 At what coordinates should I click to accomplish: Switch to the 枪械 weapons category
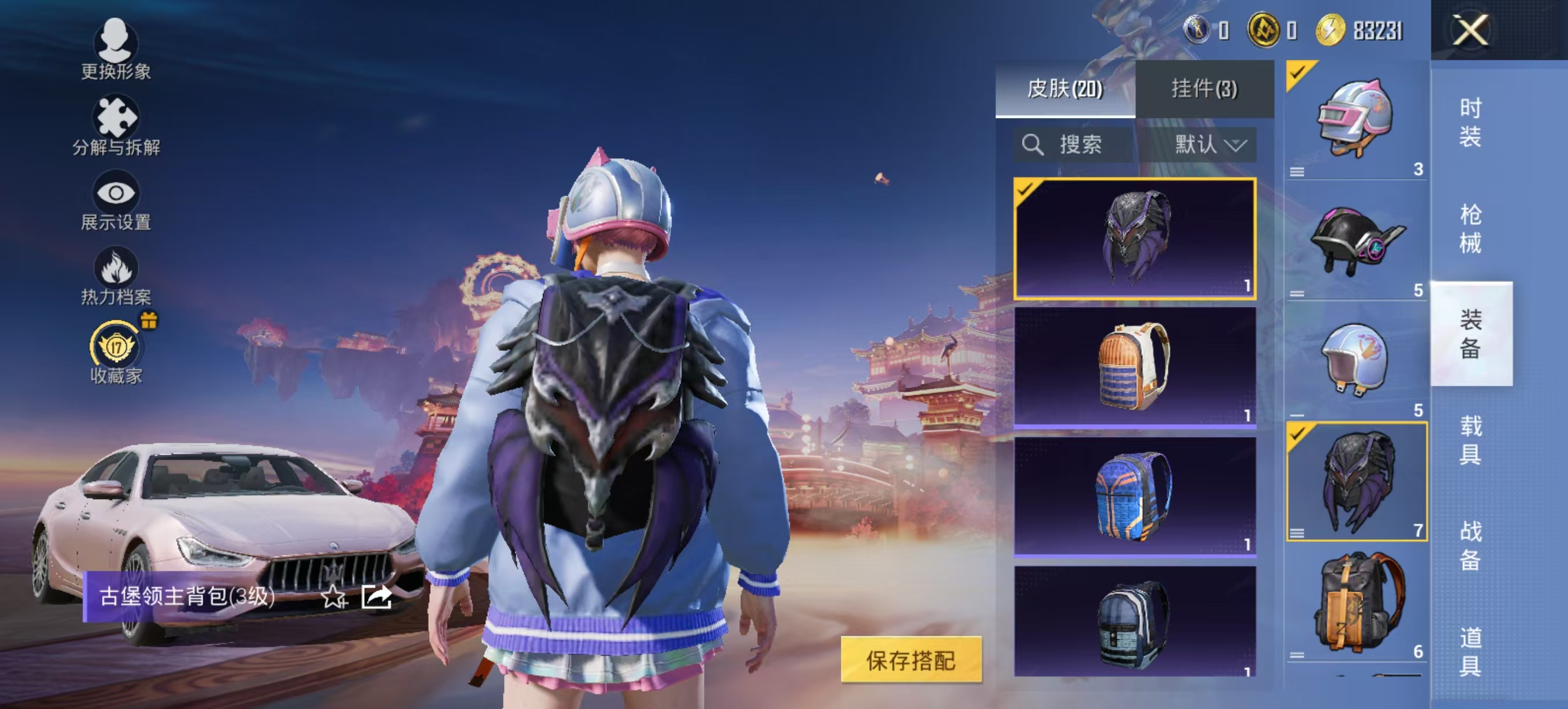1470,228
